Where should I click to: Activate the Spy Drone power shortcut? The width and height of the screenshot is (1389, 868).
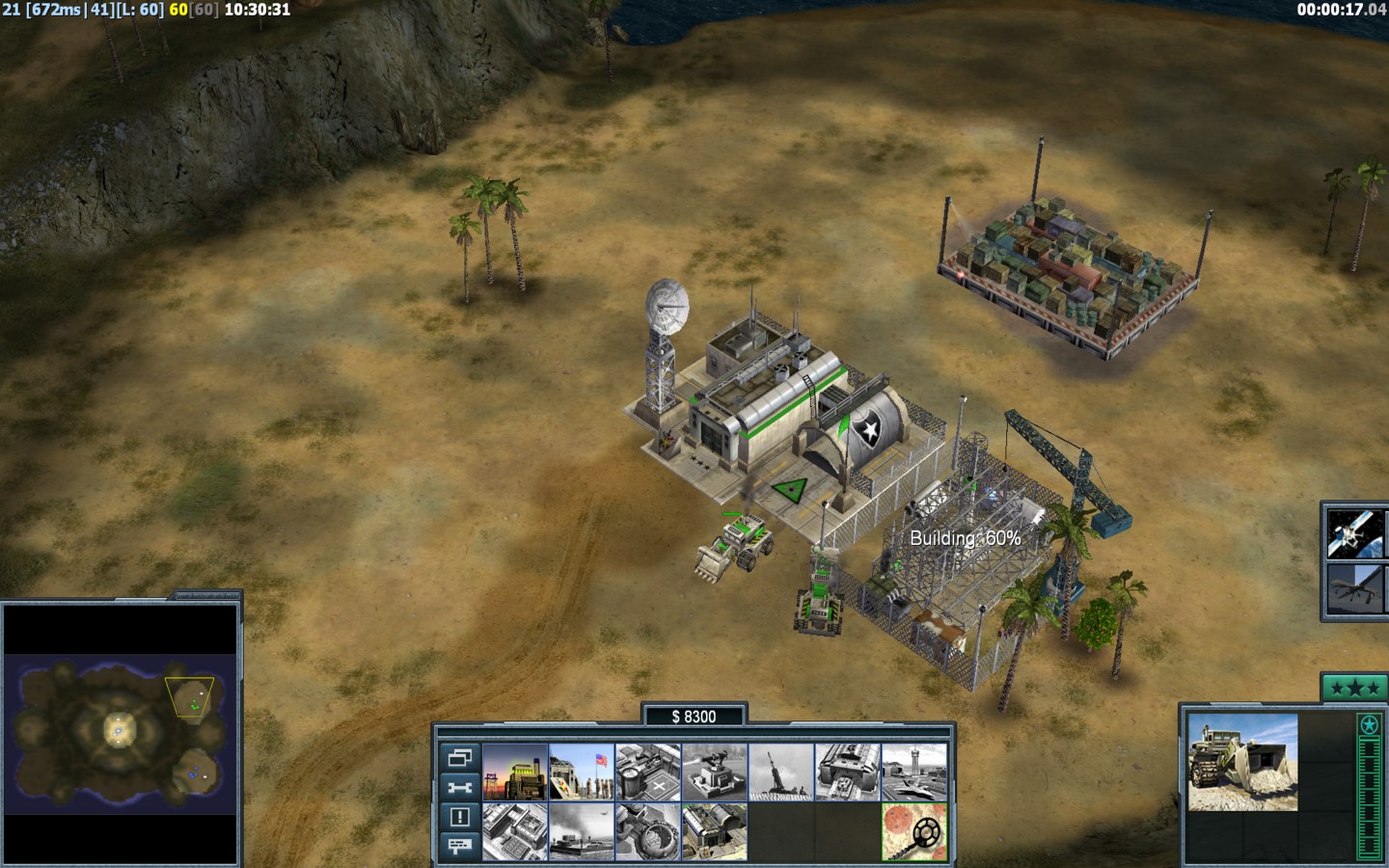1356,588
